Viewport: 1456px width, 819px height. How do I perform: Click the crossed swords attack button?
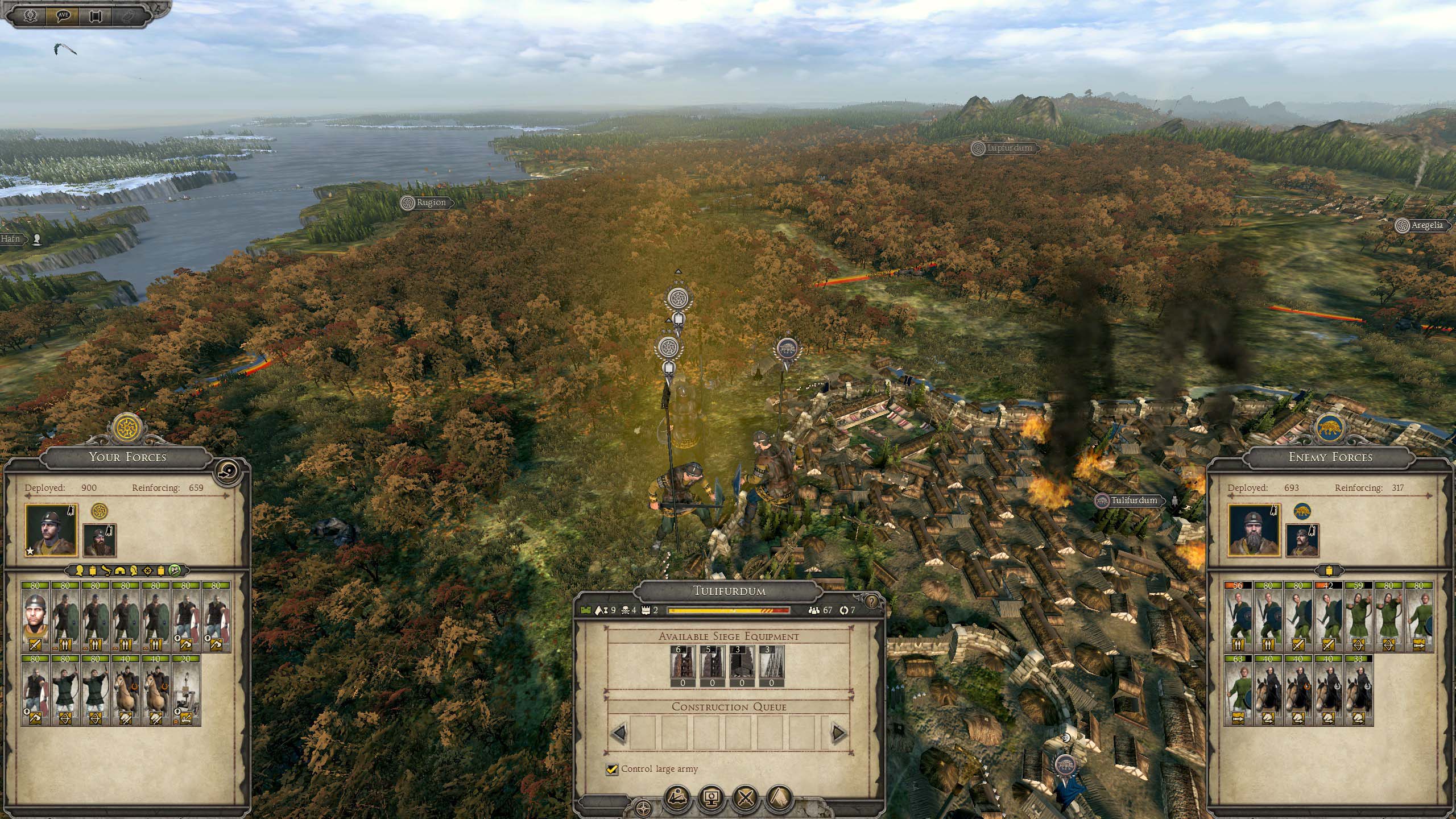point(746,799)
